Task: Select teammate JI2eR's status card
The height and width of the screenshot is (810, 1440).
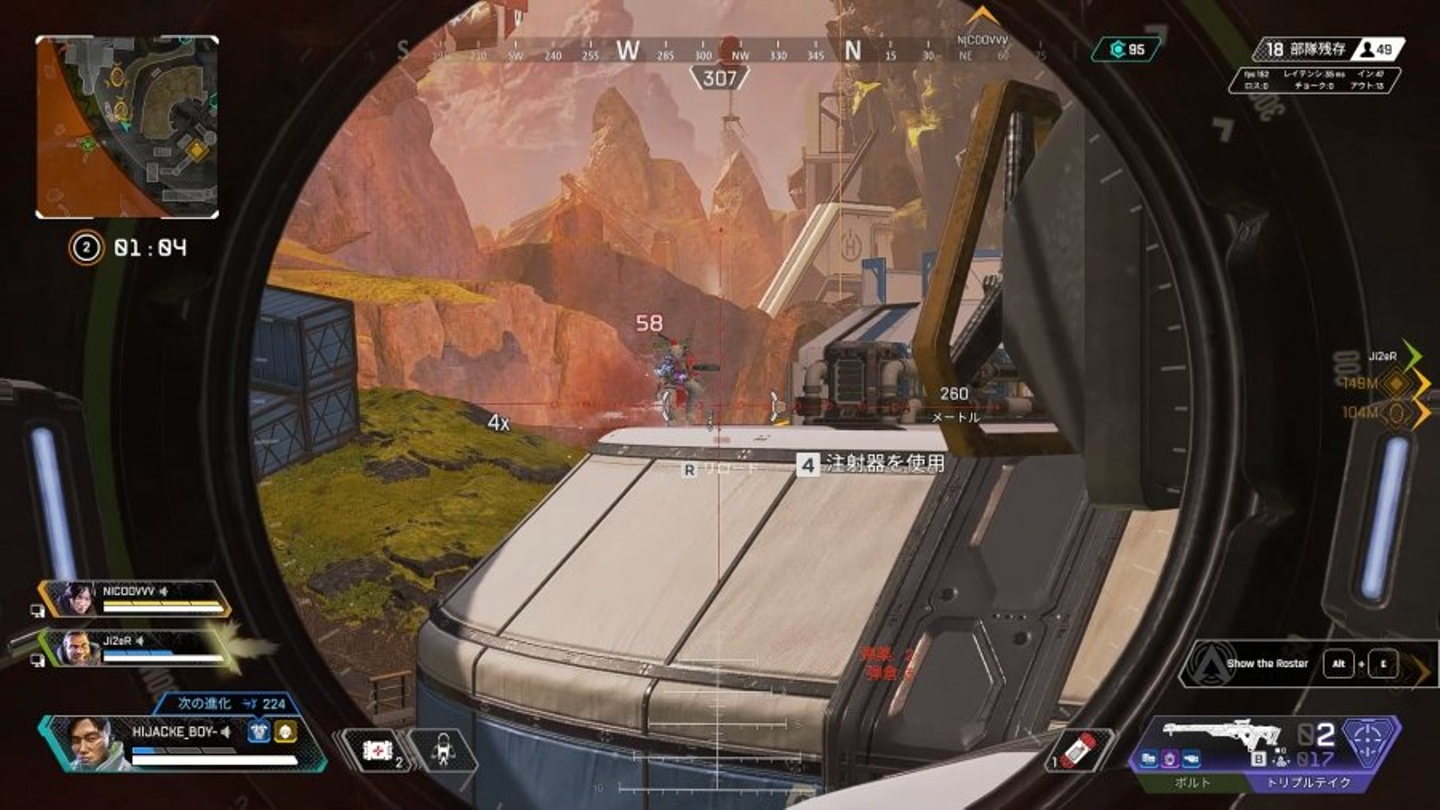Action: coord(136,647)
